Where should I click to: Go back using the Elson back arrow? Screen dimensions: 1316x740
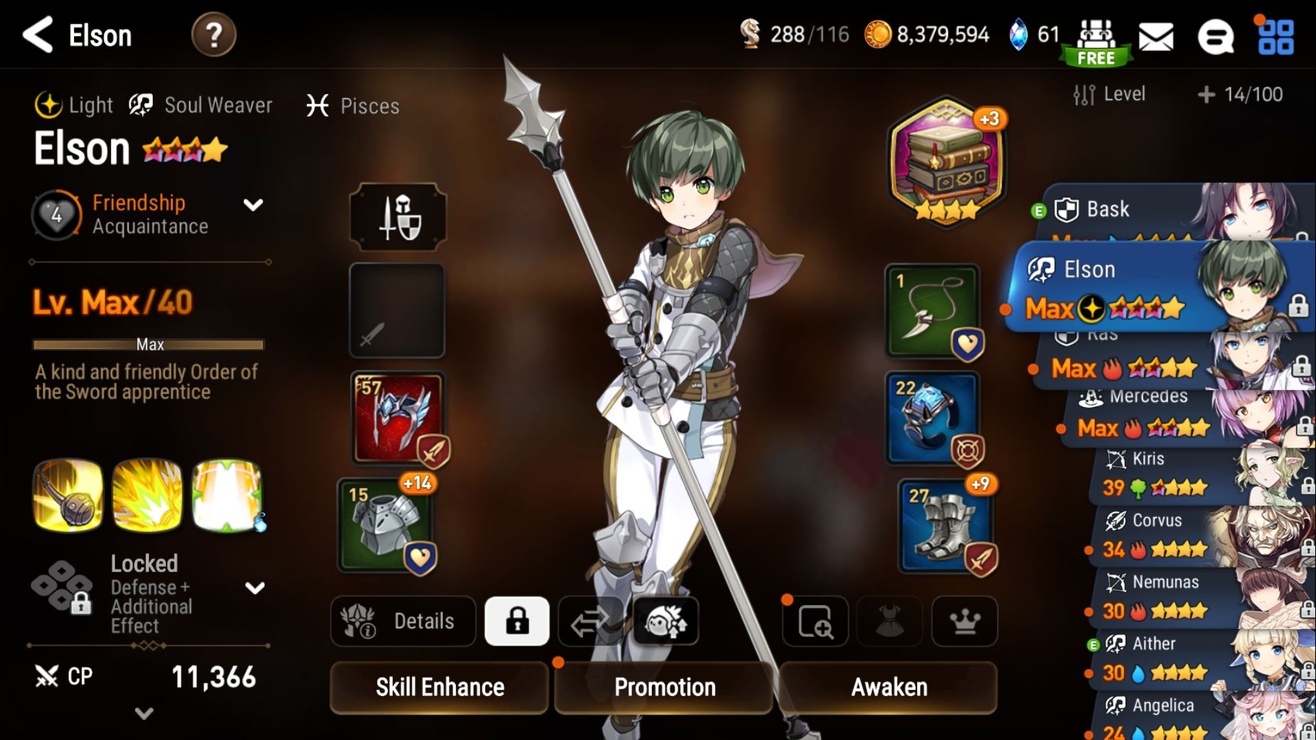point(38,35)
